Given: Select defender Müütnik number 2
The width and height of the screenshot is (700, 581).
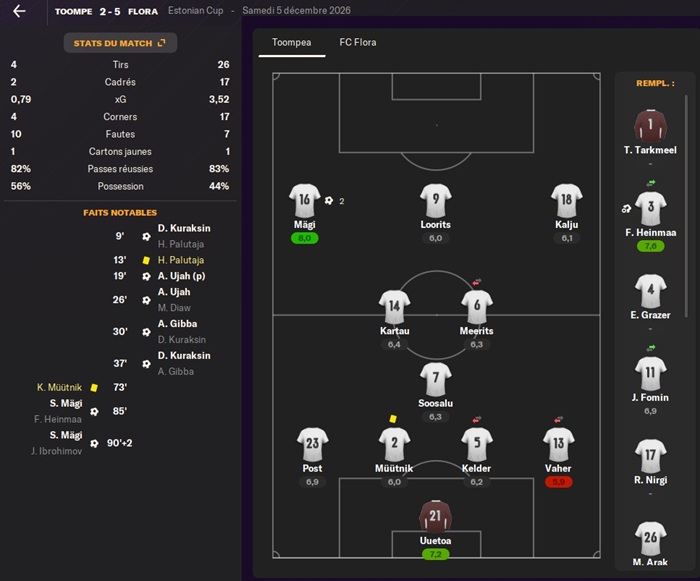Looking at the screenshot, I should (x=394, y=444).
